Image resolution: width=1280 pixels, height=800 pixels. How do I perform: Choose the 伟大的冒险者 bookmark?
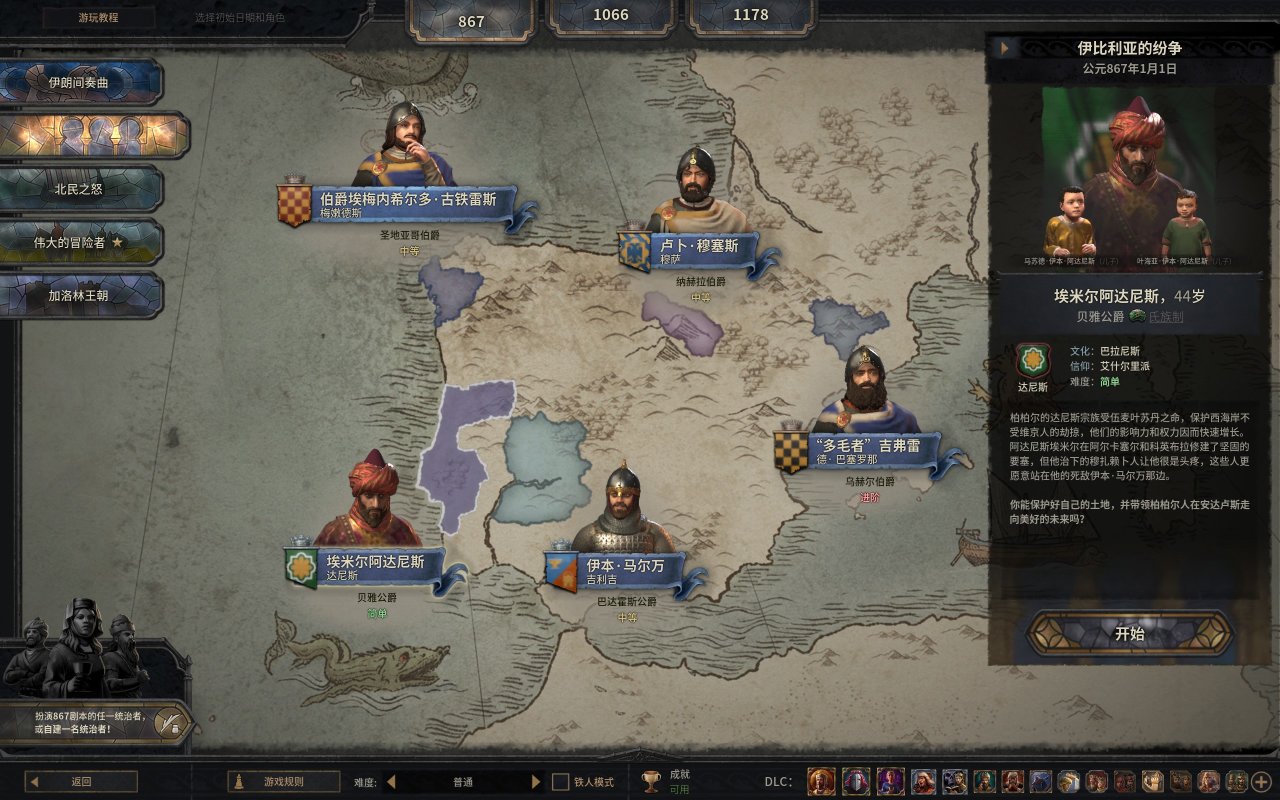coord(82,242)
